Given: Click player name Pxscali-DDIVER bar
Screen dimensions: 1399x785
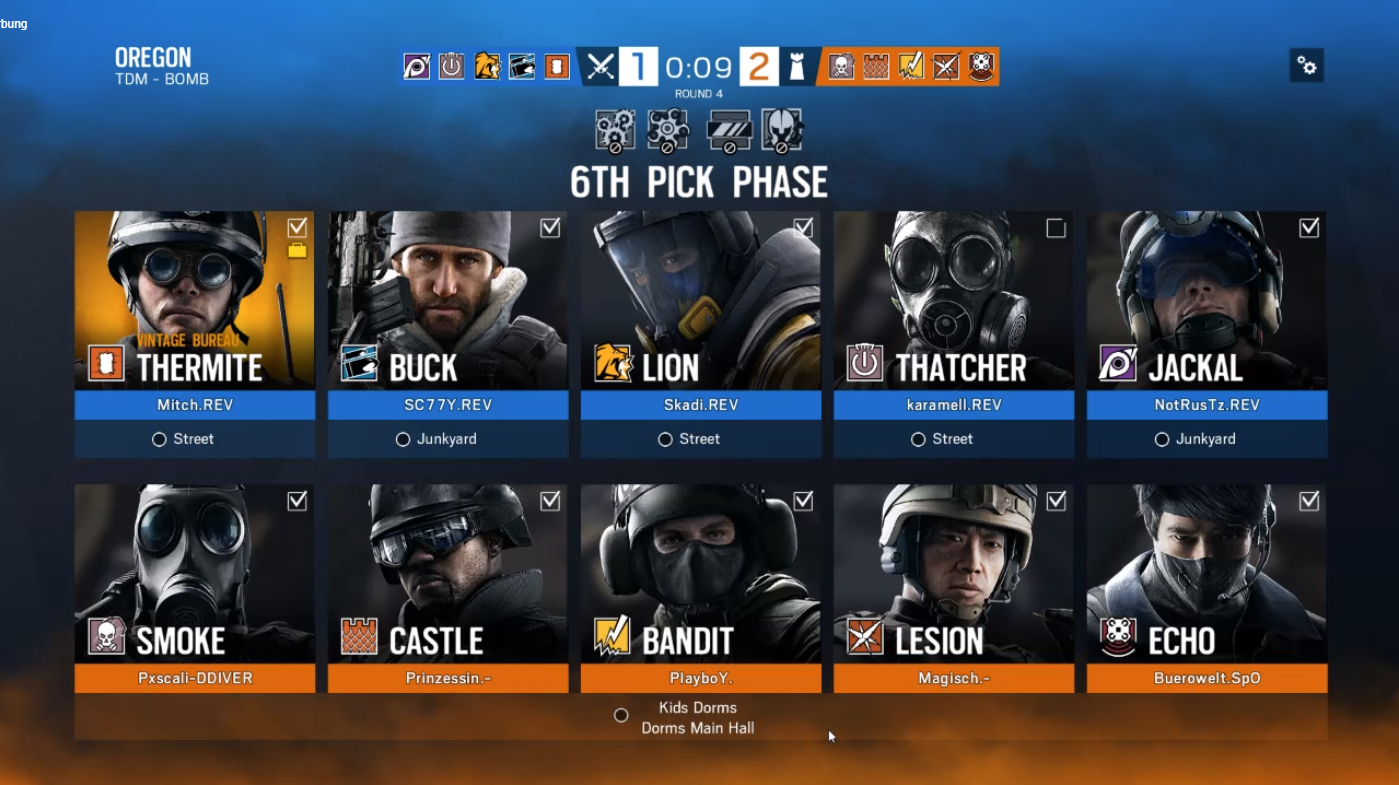Looking at the screenshot, I should point(194,678).
